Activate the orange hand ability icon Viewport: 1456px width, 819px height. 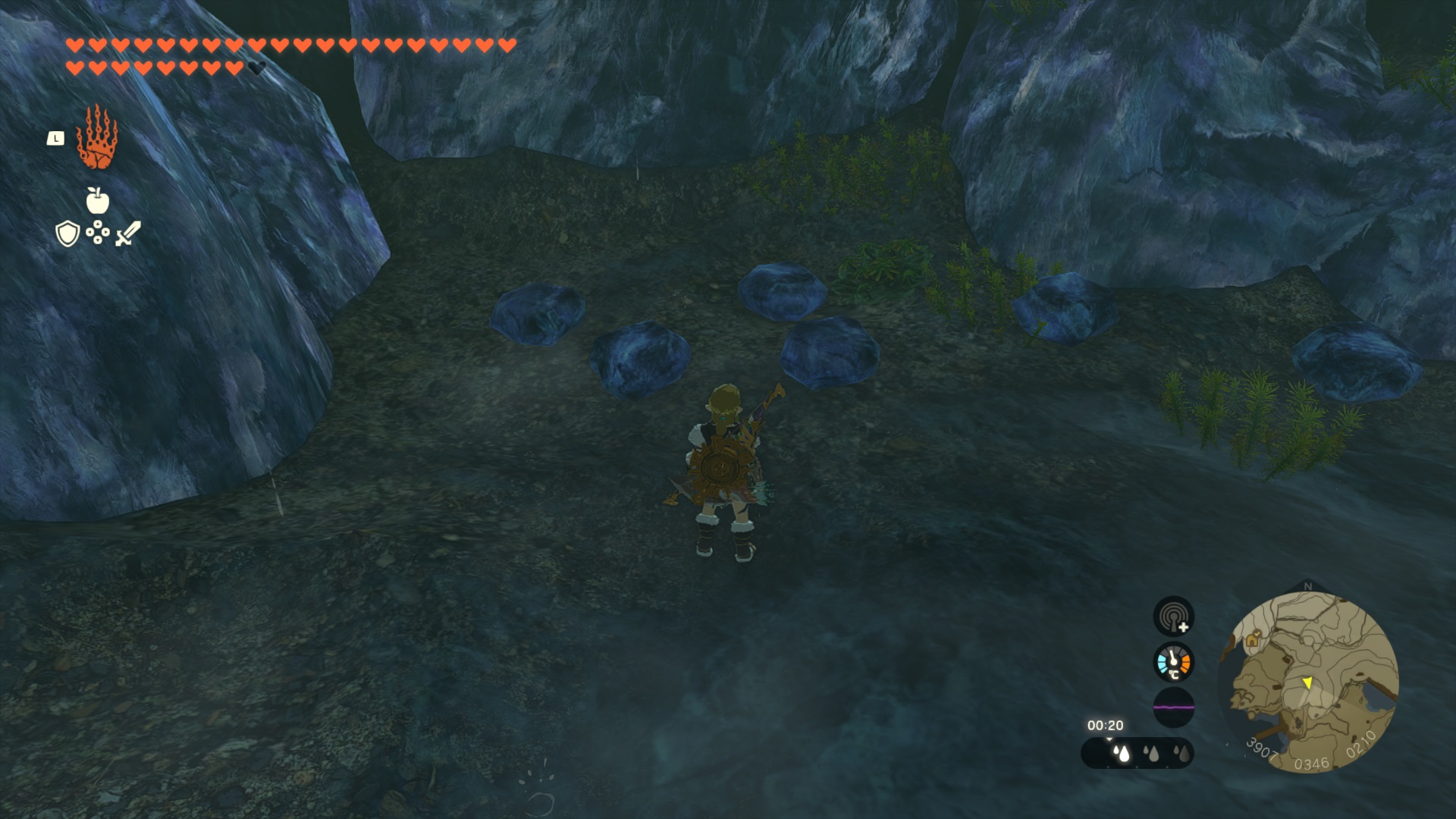point(96,138)
